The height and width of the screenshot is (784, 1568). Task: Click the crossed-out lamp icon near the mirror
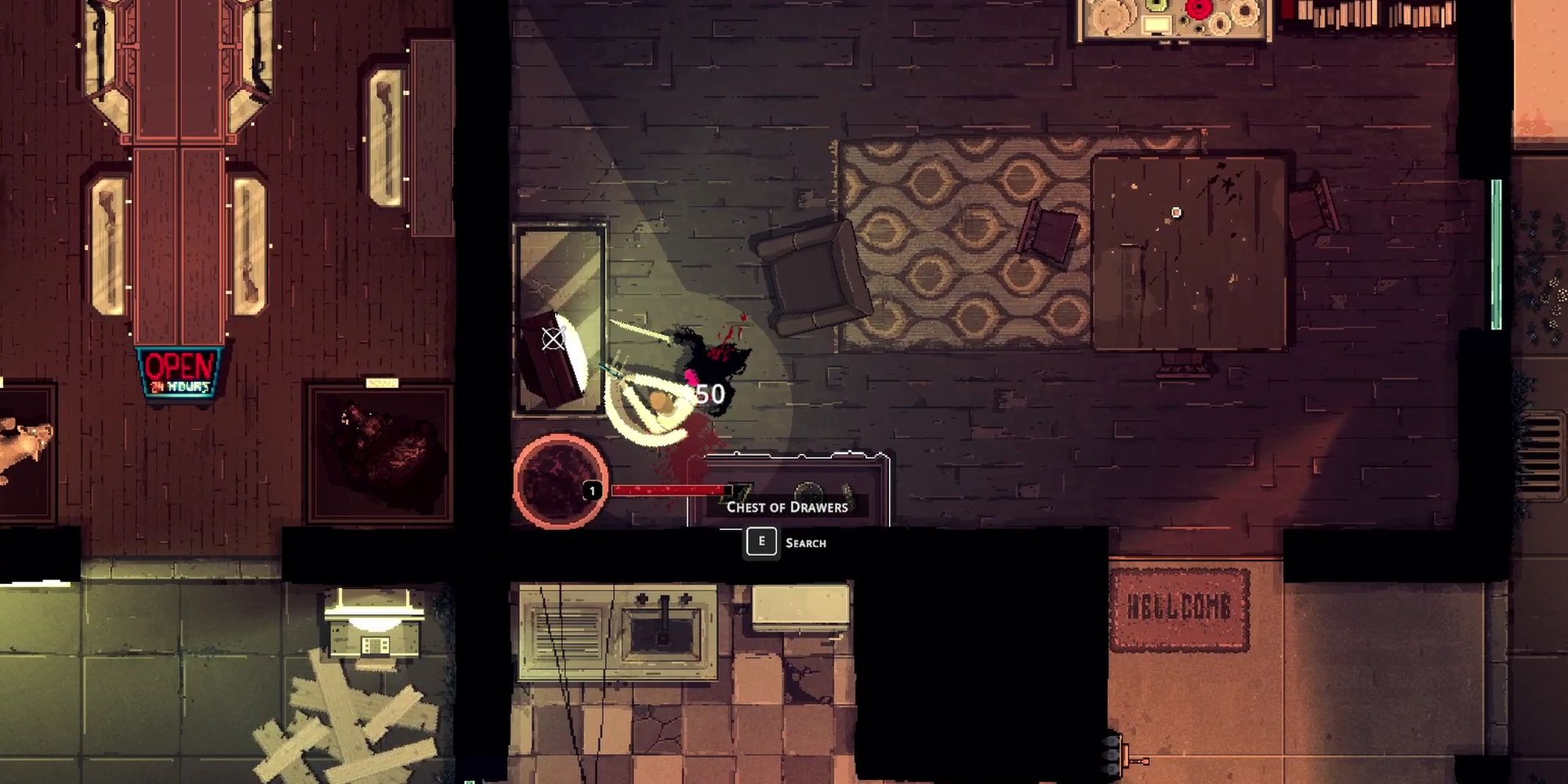click(554, 340)
